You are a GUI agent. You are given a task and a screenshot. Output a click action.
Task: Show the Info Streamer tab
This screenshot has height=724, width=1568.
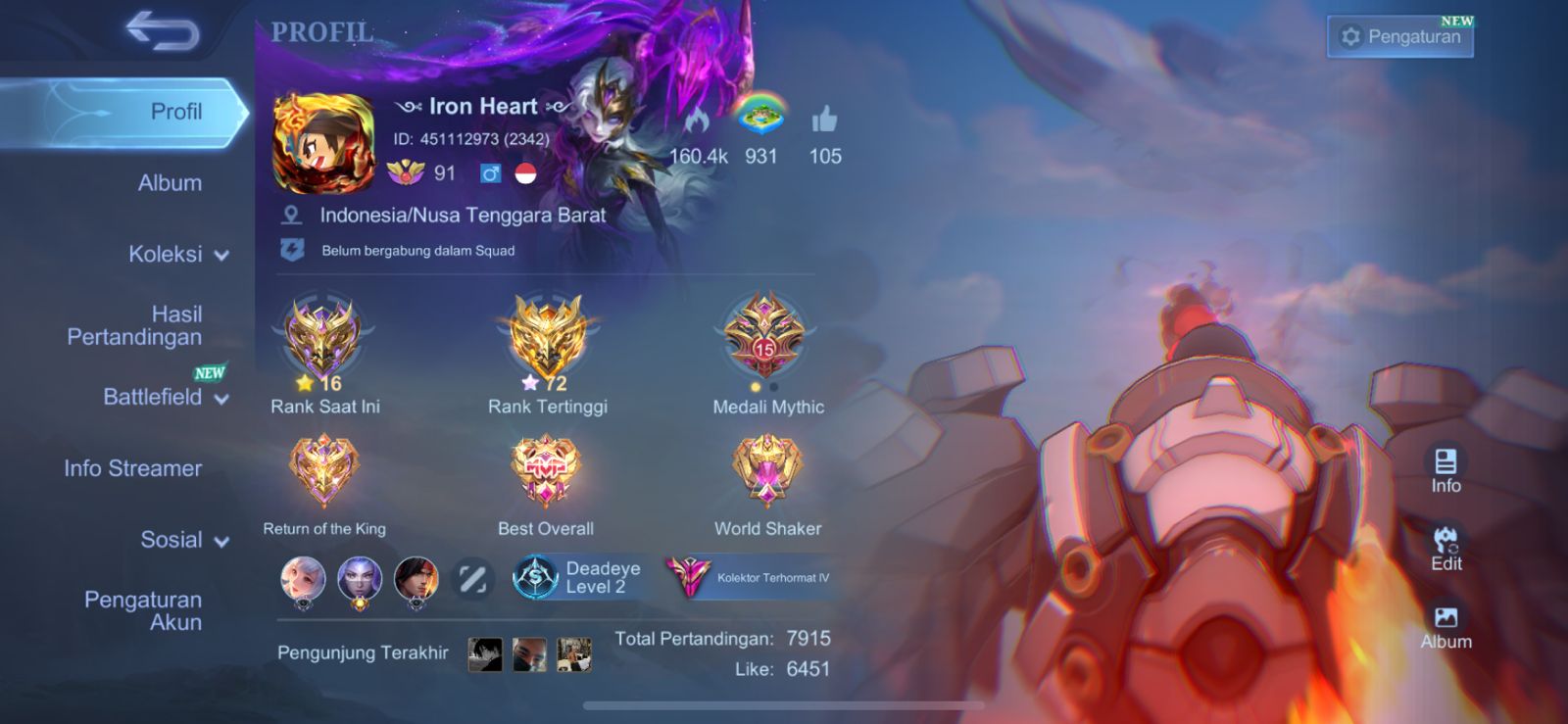[133, 468]
